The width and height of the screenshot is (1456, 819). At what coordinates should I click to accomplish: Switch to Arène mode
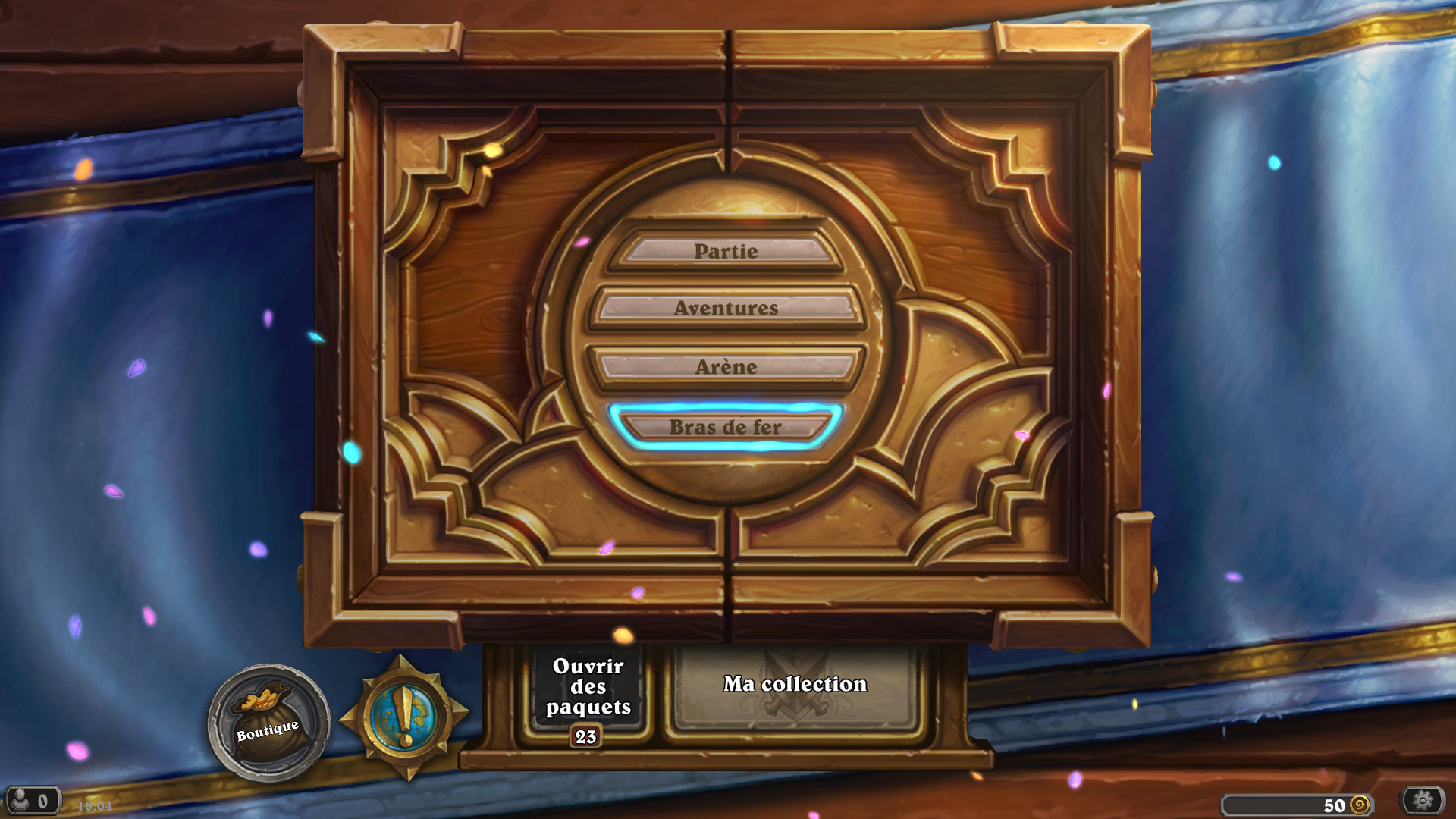click(x=726, y=366)
